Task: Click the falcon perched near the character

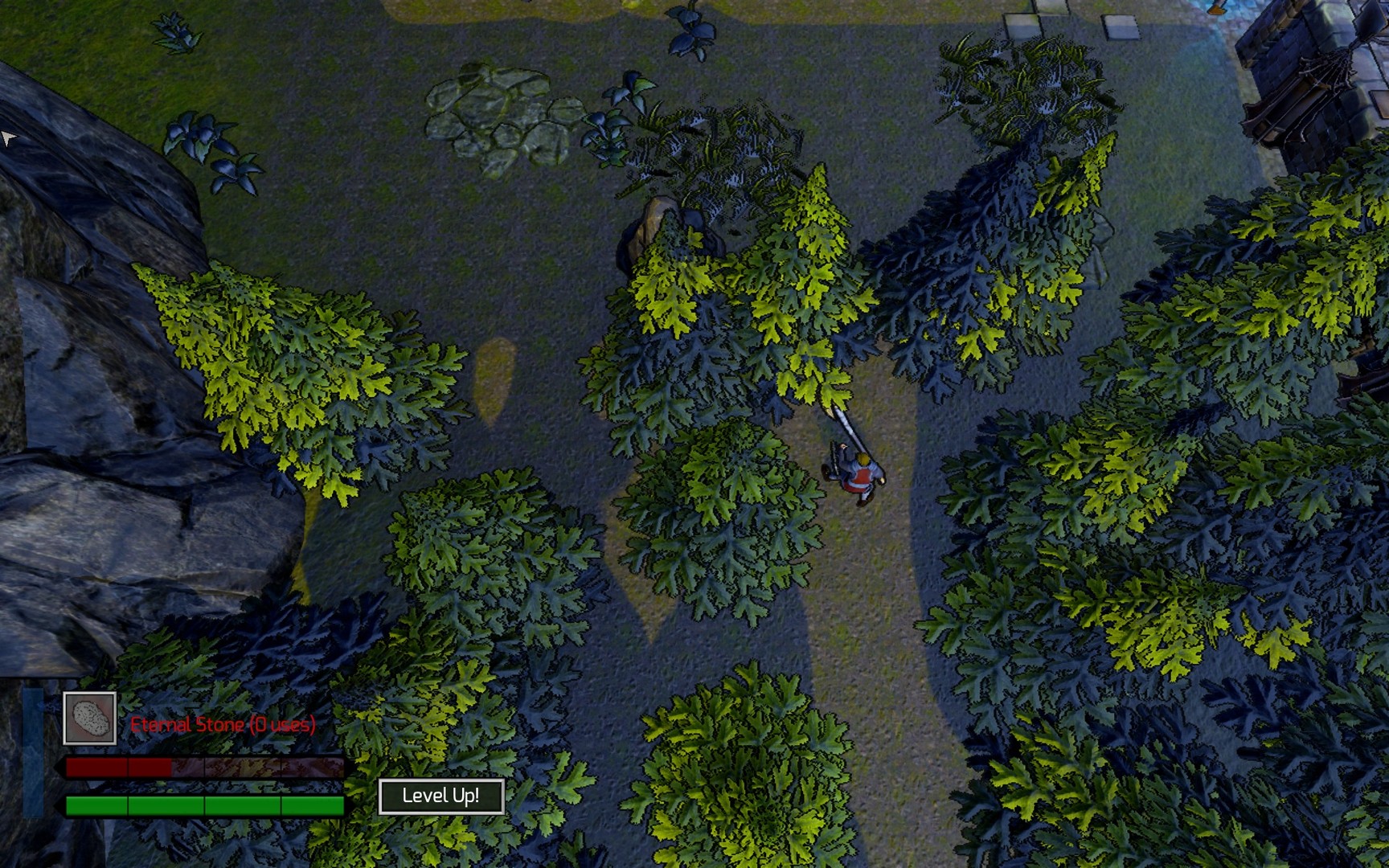Action: 842,447
